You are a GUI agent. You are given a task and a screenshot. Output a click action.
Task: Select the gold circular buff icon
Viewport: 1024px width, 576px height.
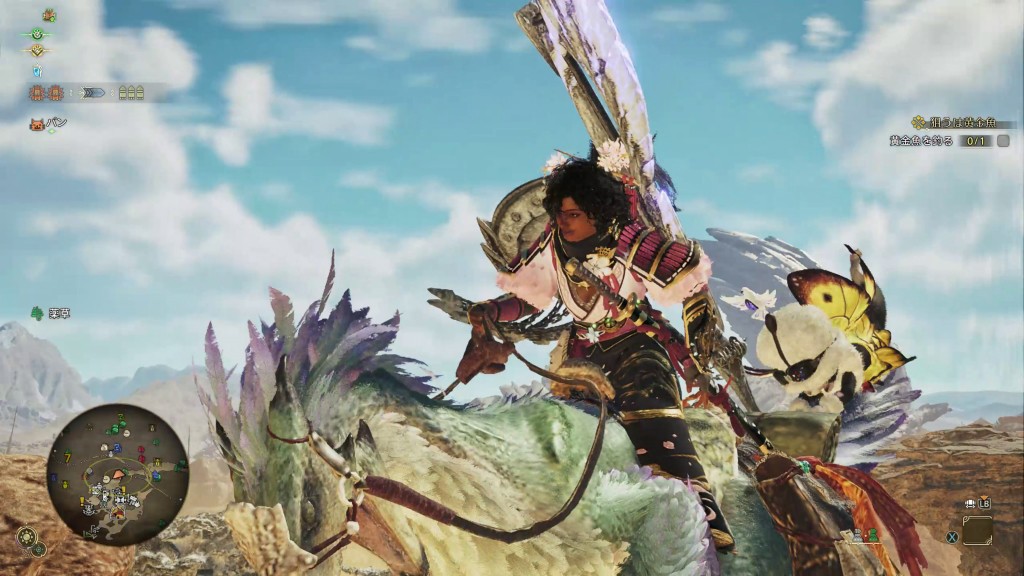click(x=38, y=51)
